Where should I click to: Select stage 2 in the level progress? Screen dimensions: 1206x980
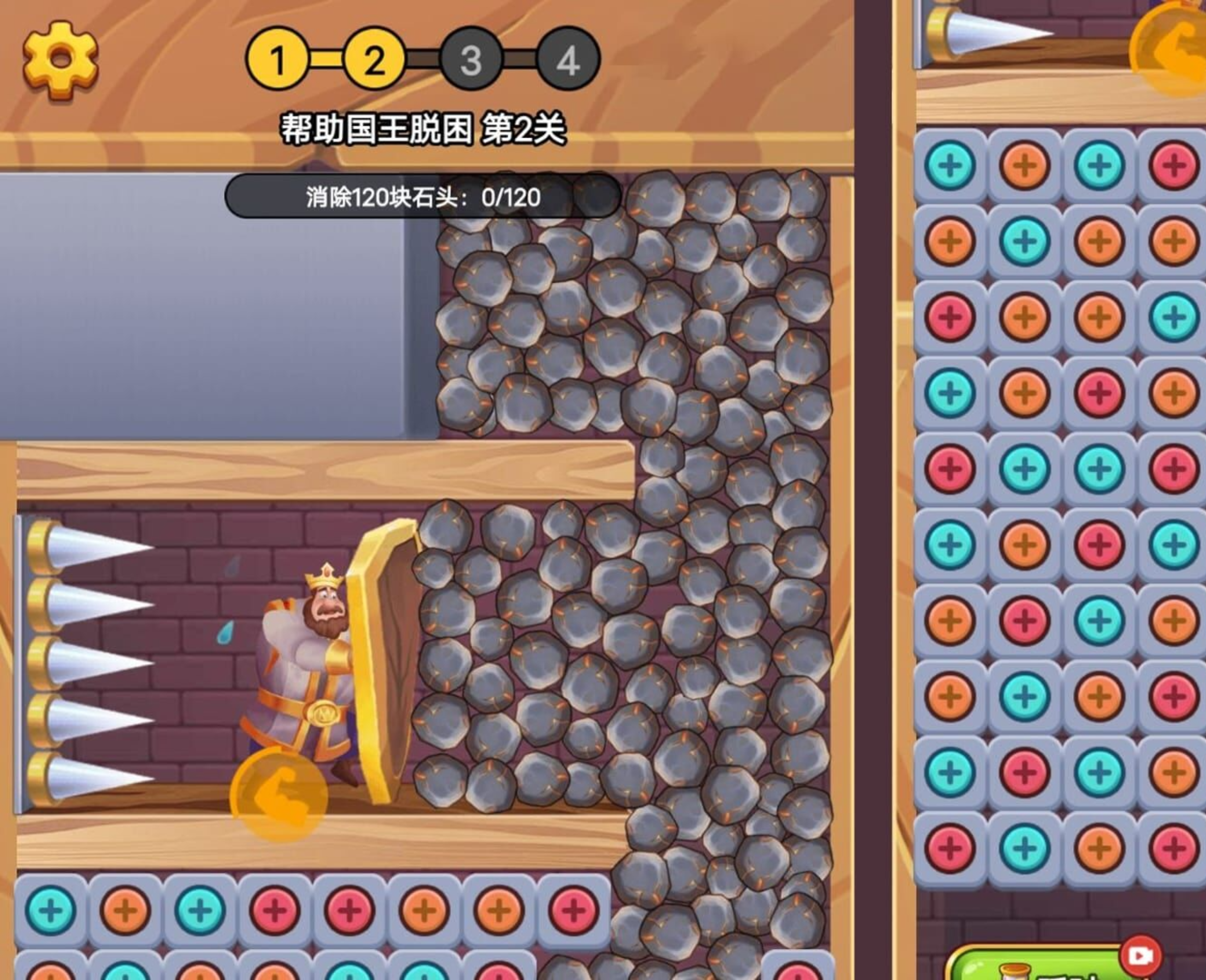(x=374, y=59)
